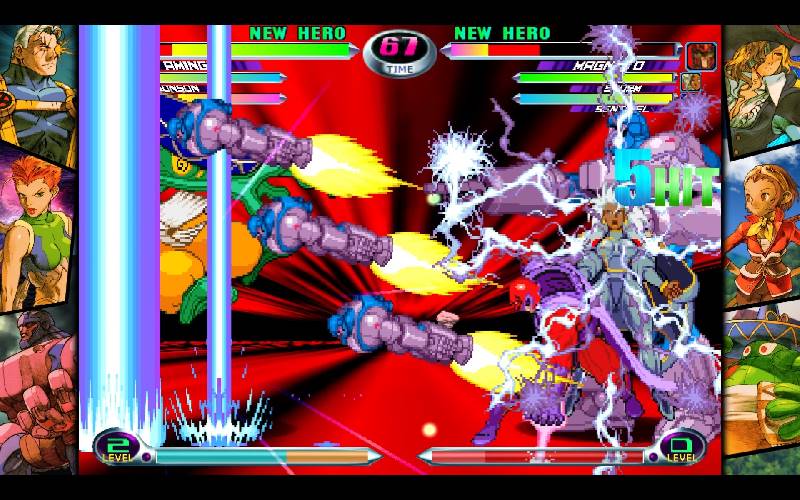
Task: Click Magneto's character portrait icon
Action: pos(700,54)
